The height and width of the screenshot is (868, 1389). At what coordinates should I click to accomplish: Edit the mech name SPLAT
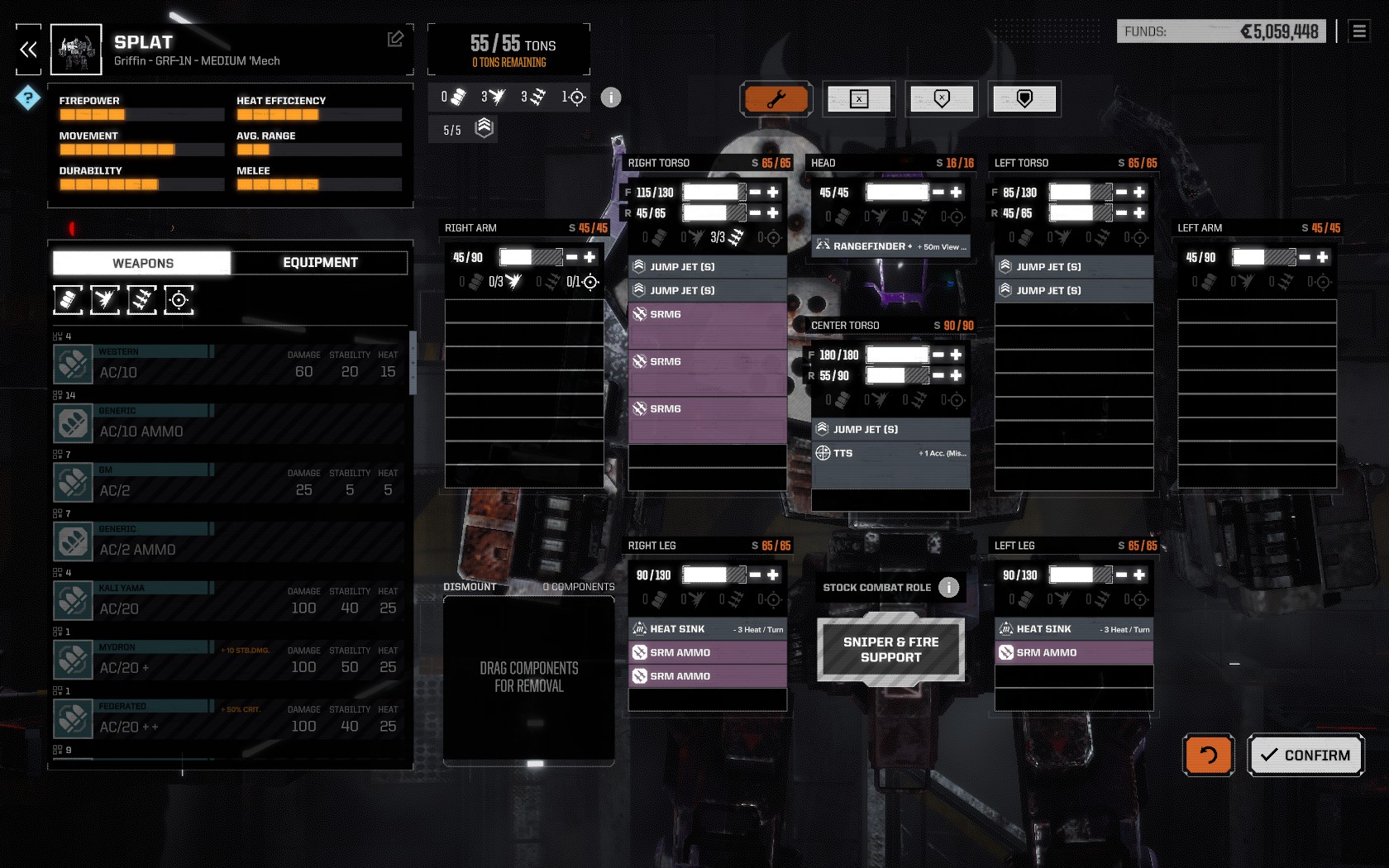pyautogui.click(x=395, y=39)
